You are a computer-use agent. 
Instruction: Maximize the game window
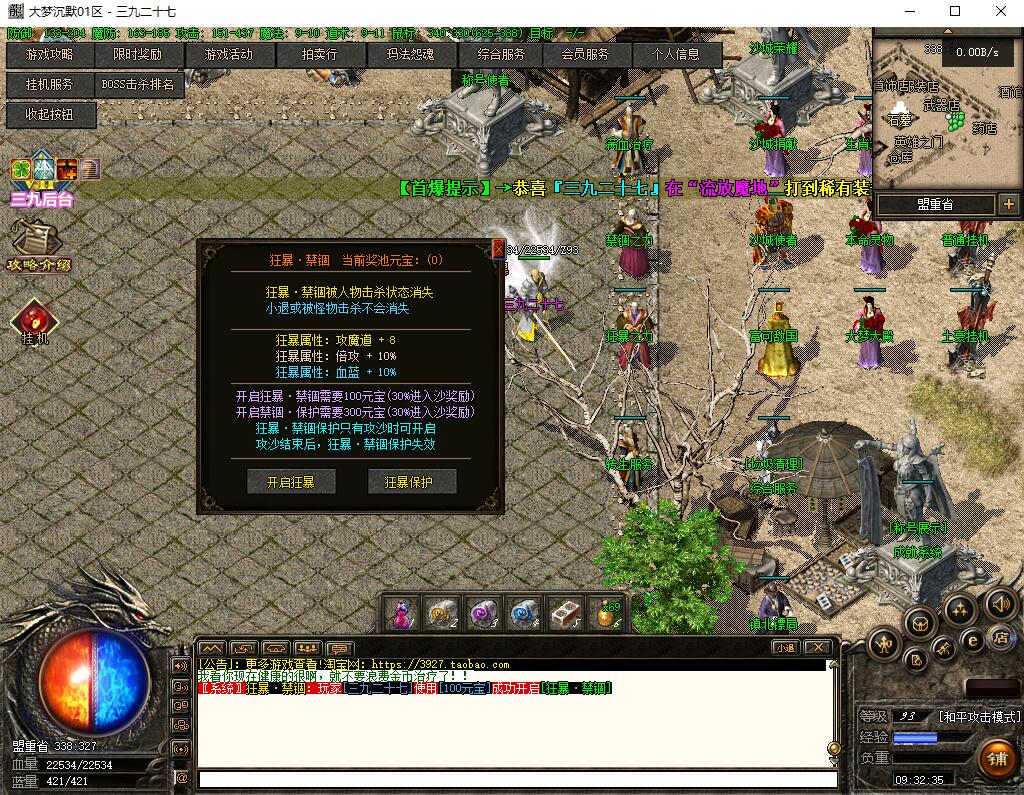pos(954,12)
